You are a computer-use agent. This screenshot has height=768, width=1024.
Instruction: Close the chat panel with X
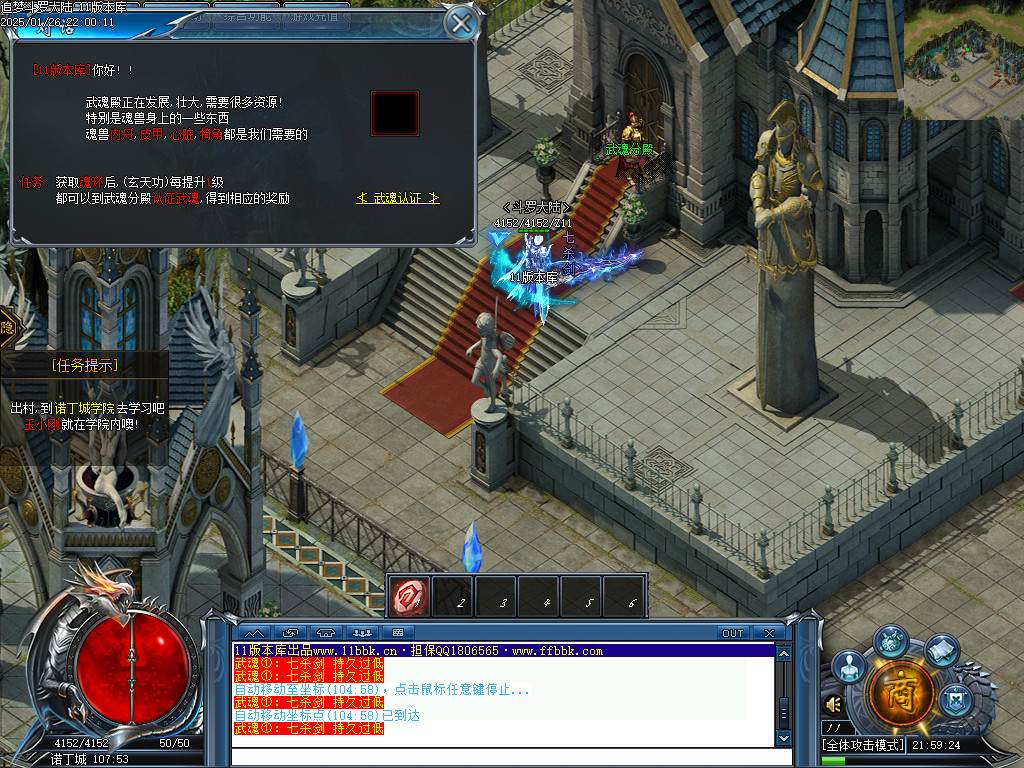pyautogui.click(x=768, y=633)
